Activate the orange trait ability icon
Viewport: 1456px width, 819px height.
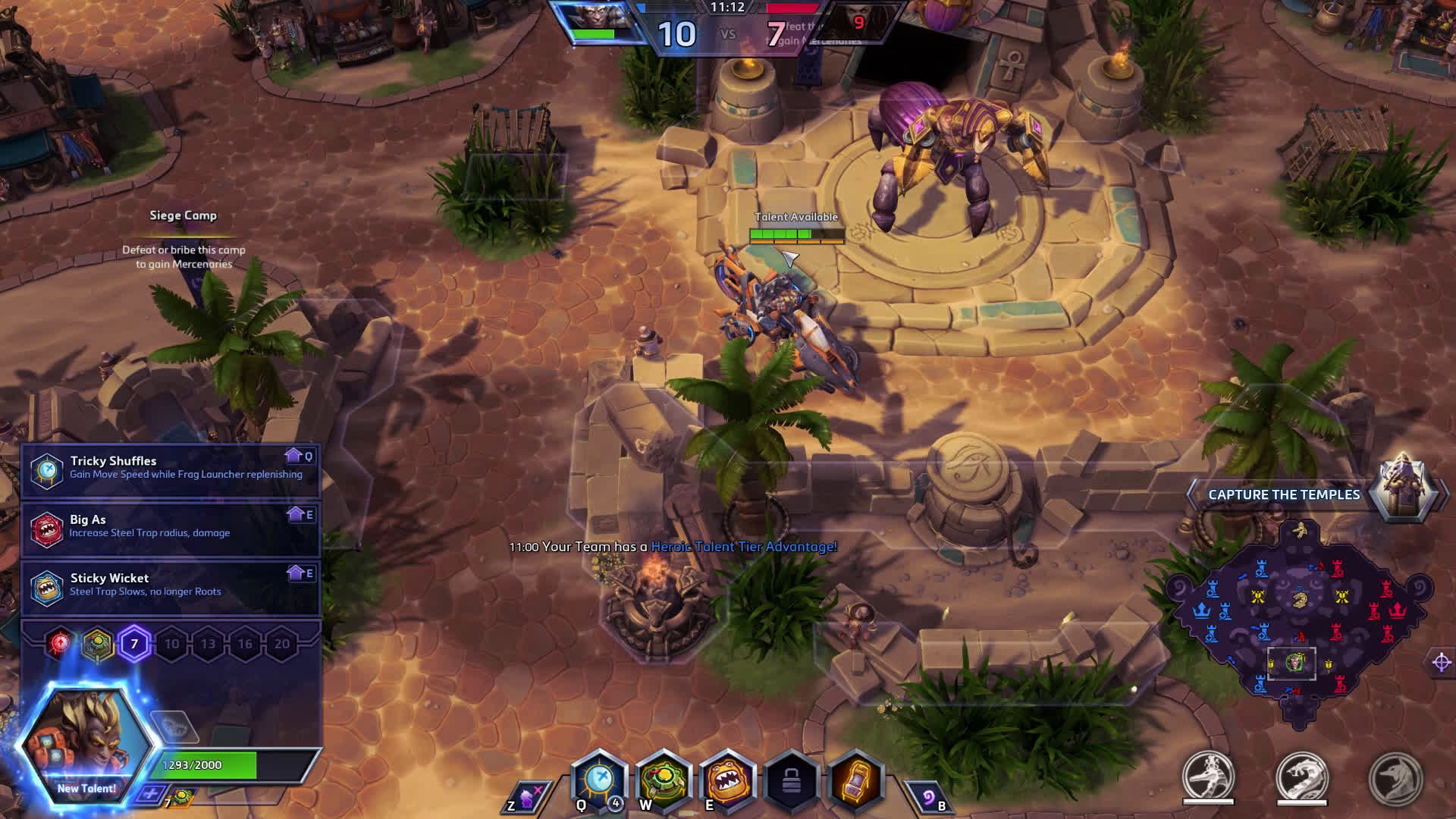tap(855, 780)
